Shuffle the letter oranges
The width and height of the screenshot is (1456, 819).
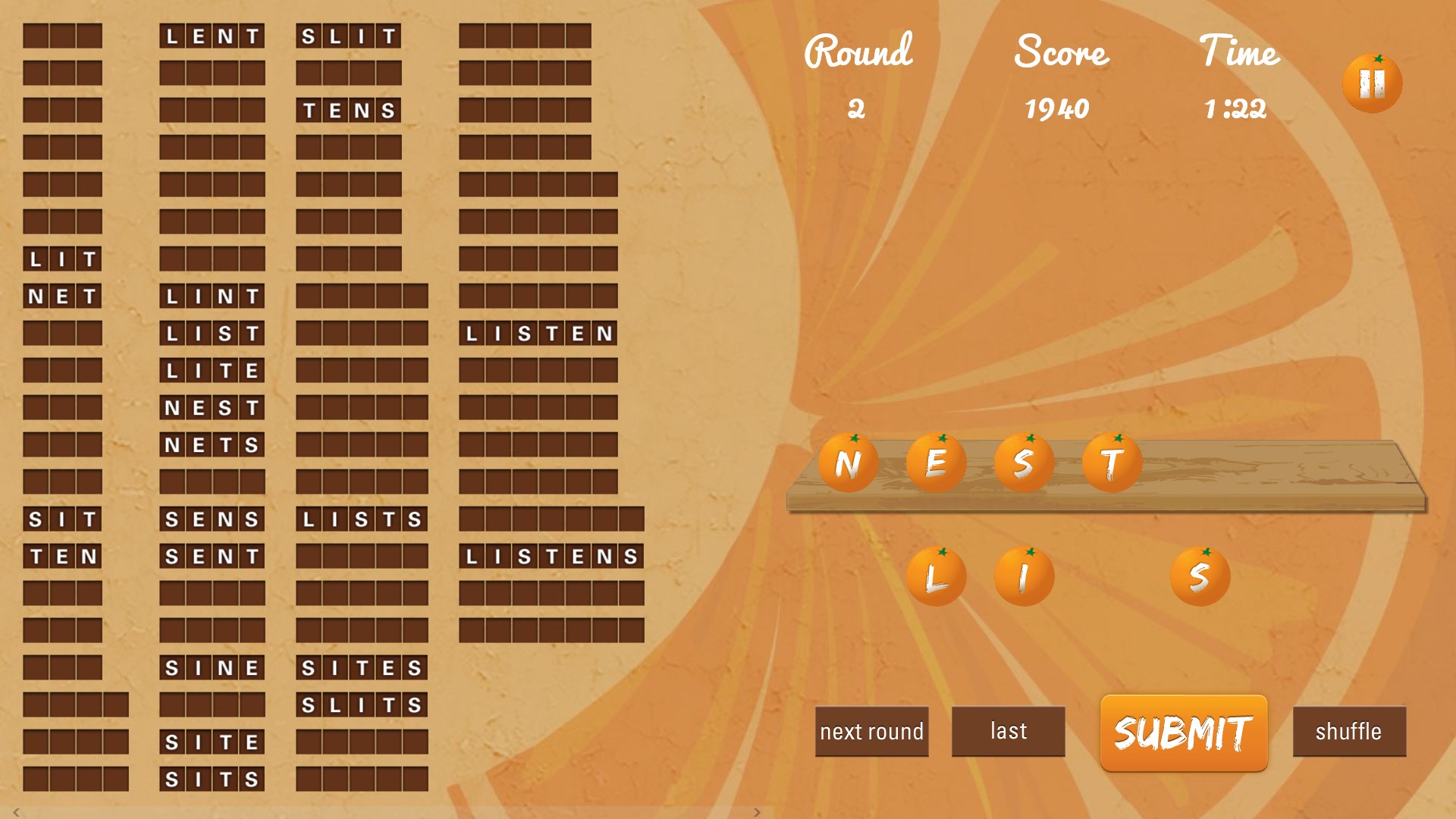click(1348, 731)
